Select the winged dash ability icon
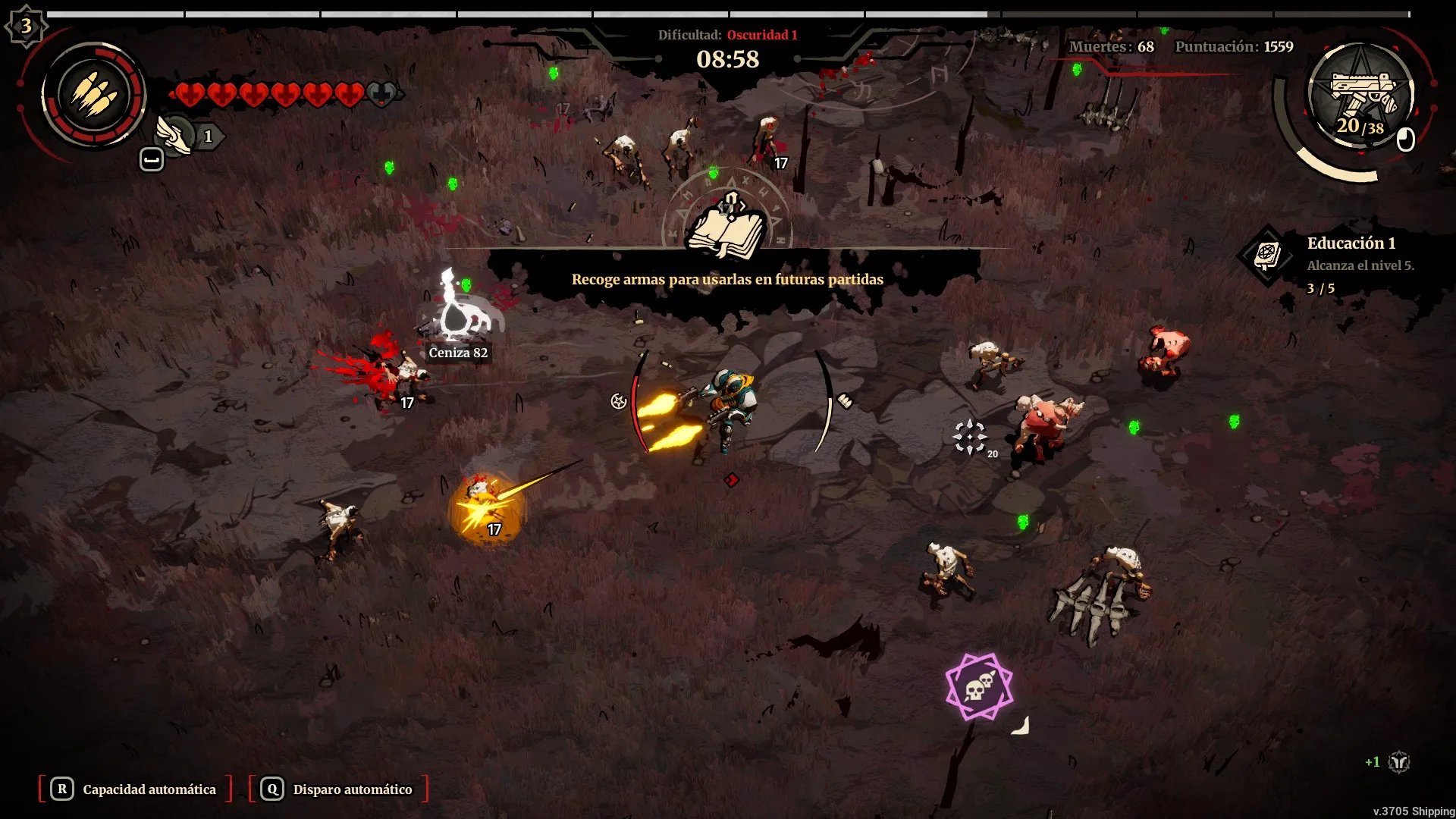Viewport: 1456px width, 819px height. click(175, 135)
